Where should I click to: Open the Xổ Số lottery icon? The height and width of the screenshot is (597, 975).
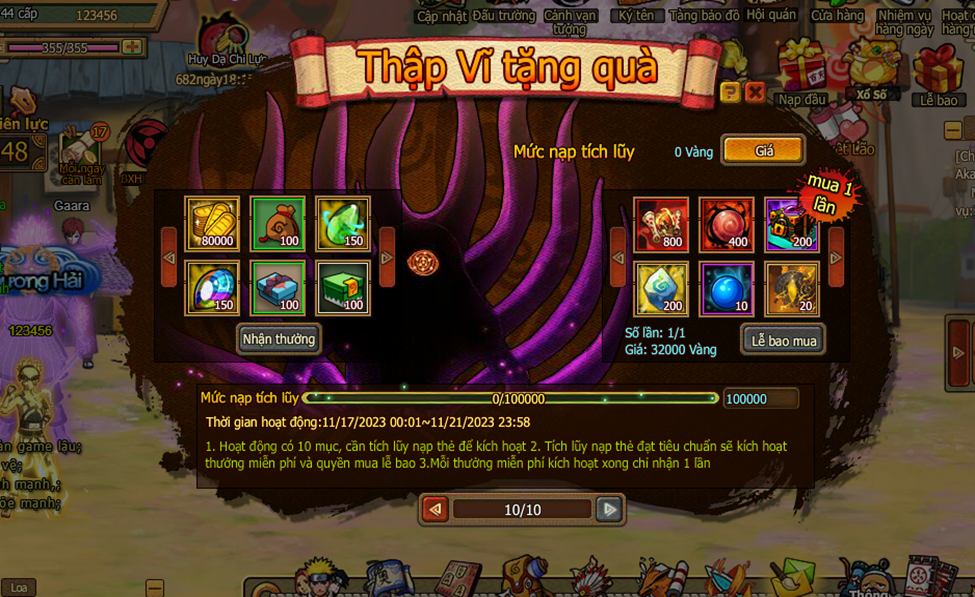pyautogui.click(x=870, y=68)
